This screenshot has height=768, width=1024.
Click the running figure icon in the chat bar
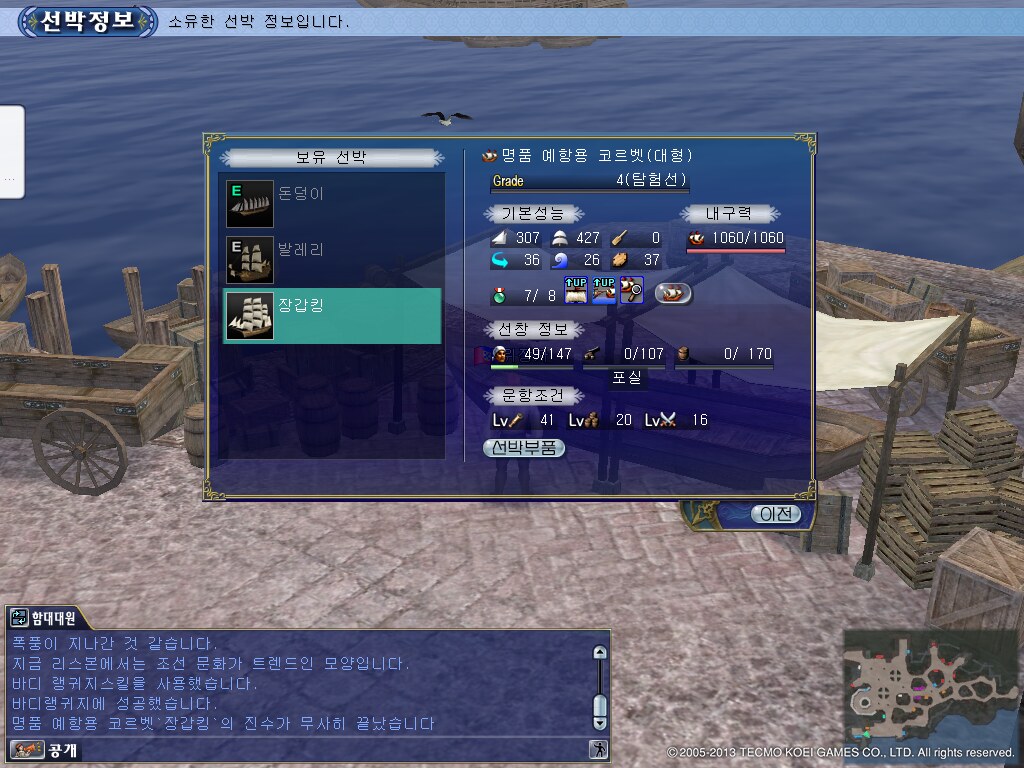click(x=597, y=749)
